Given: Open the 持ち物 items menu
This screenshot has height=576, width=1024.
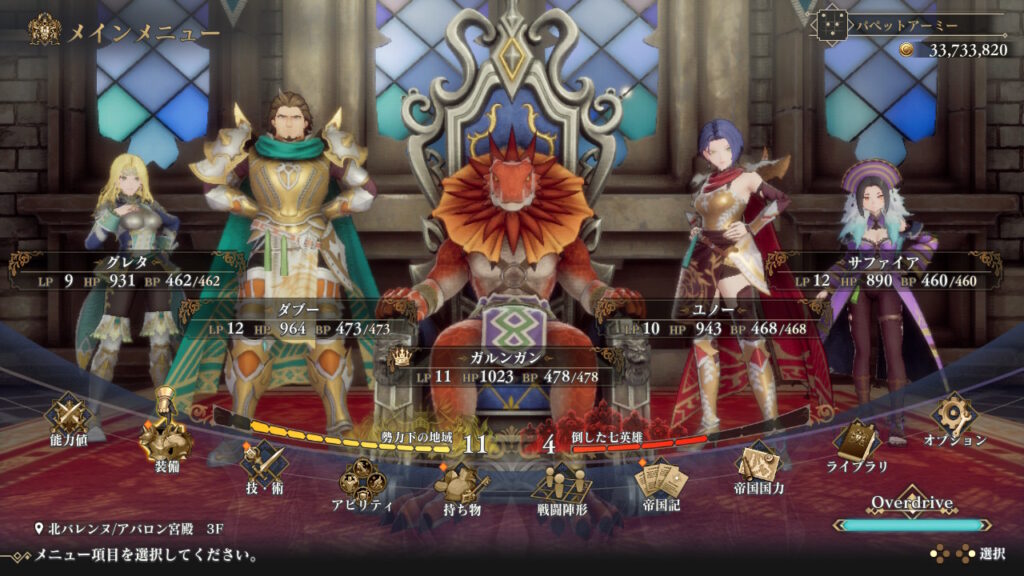Looking at the screenshot, I should click(x=461, y=490).
